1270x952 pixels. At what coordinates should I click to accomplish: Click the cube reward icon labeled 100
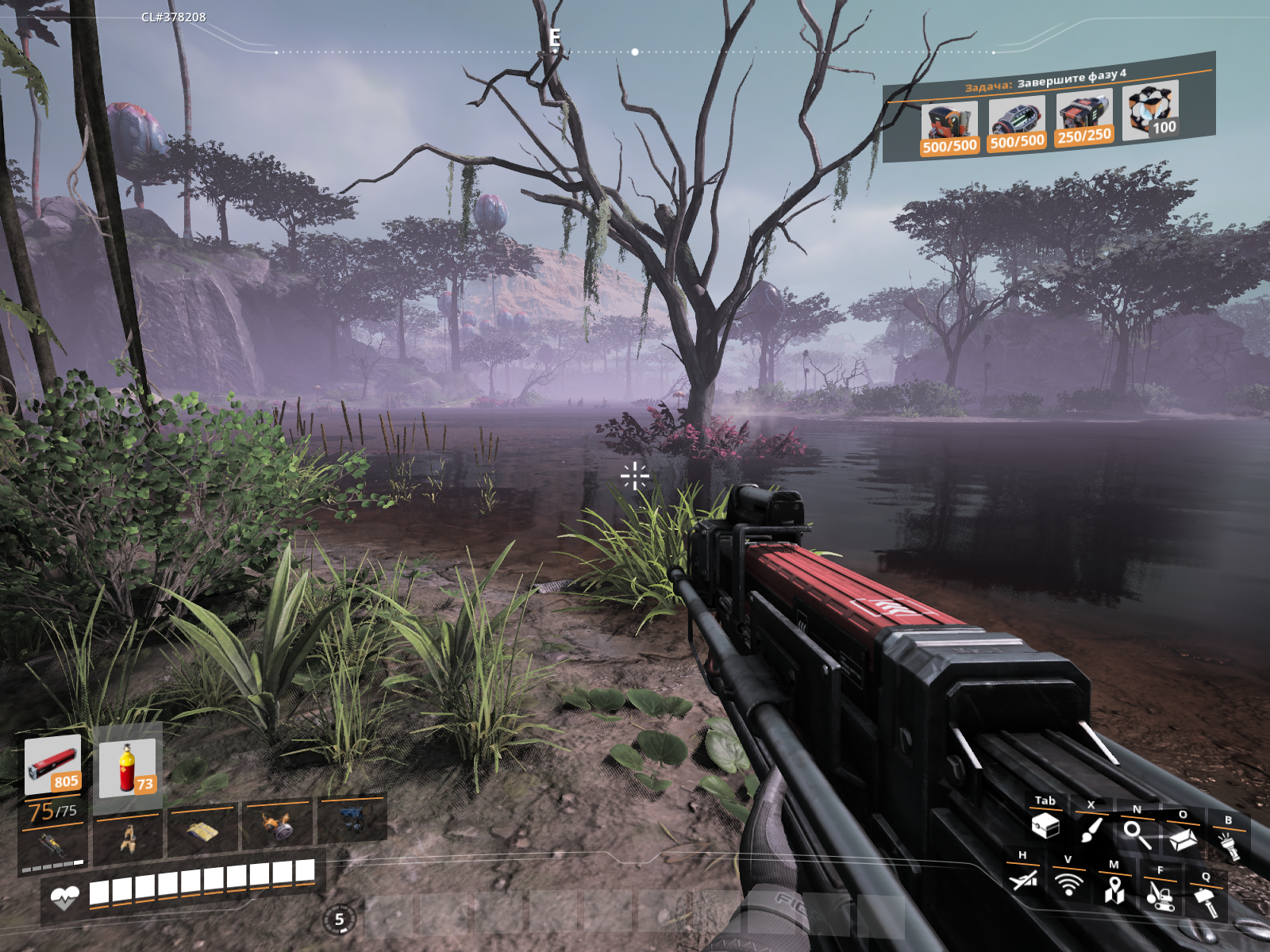(1152, 110)
